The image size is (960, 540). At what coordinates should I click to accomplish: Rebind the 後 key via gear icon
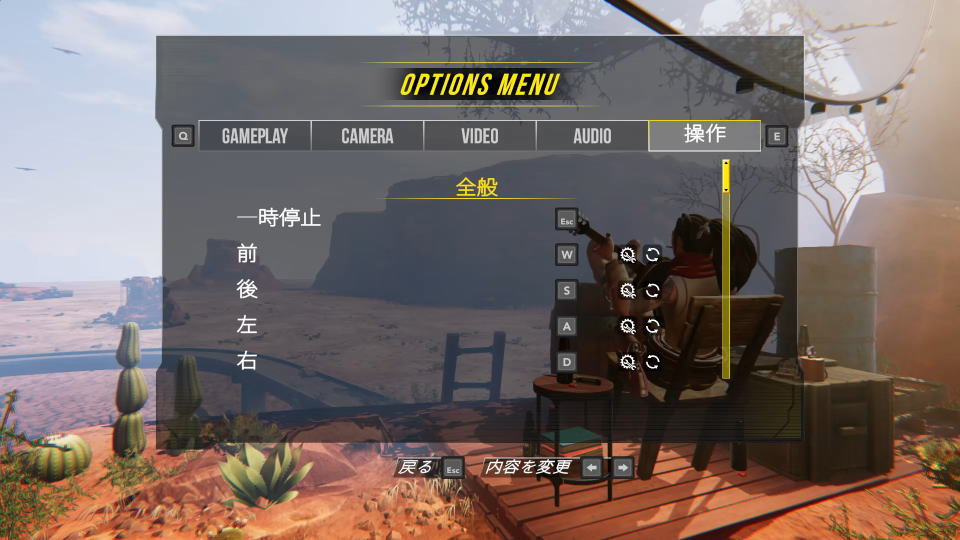628,290
